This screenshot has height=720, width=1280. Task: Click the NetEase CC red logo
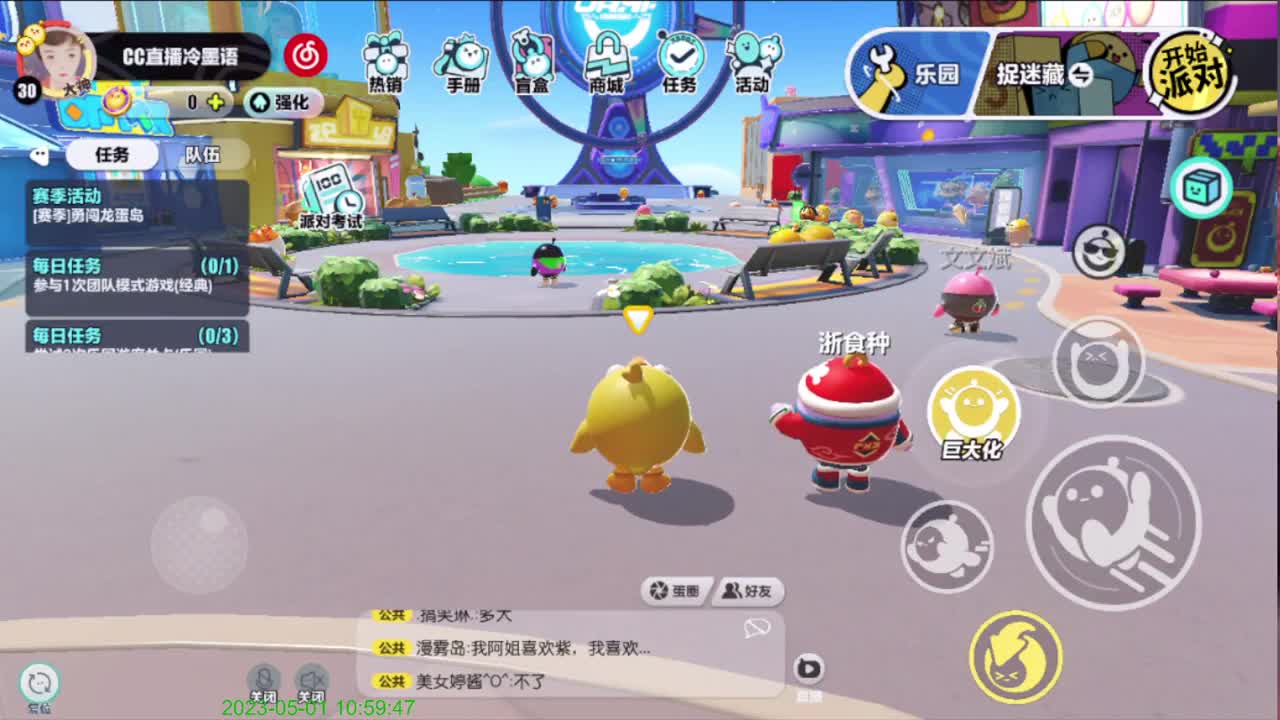tap(306, 55)
